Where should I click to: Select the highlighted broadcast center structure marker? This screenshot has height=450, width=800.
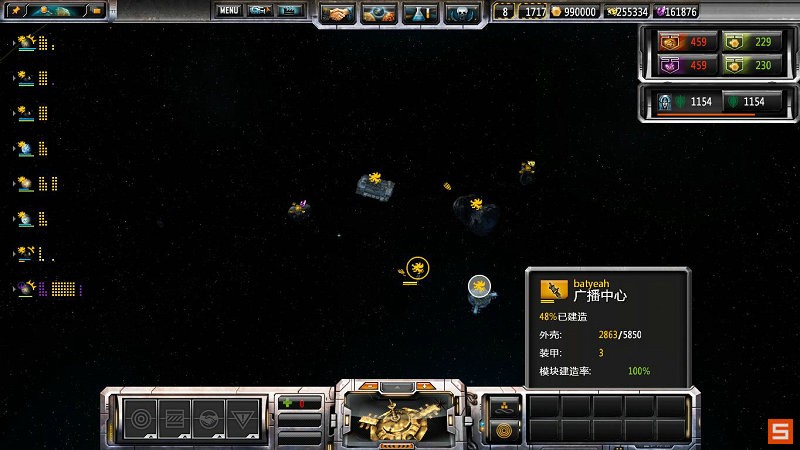418,267
